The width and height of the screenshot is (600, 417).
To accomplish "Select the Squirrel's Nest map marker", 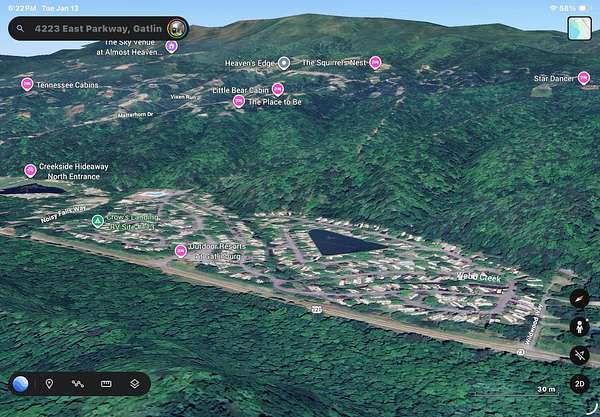I will pyautogui.click(x=375, y=62).
